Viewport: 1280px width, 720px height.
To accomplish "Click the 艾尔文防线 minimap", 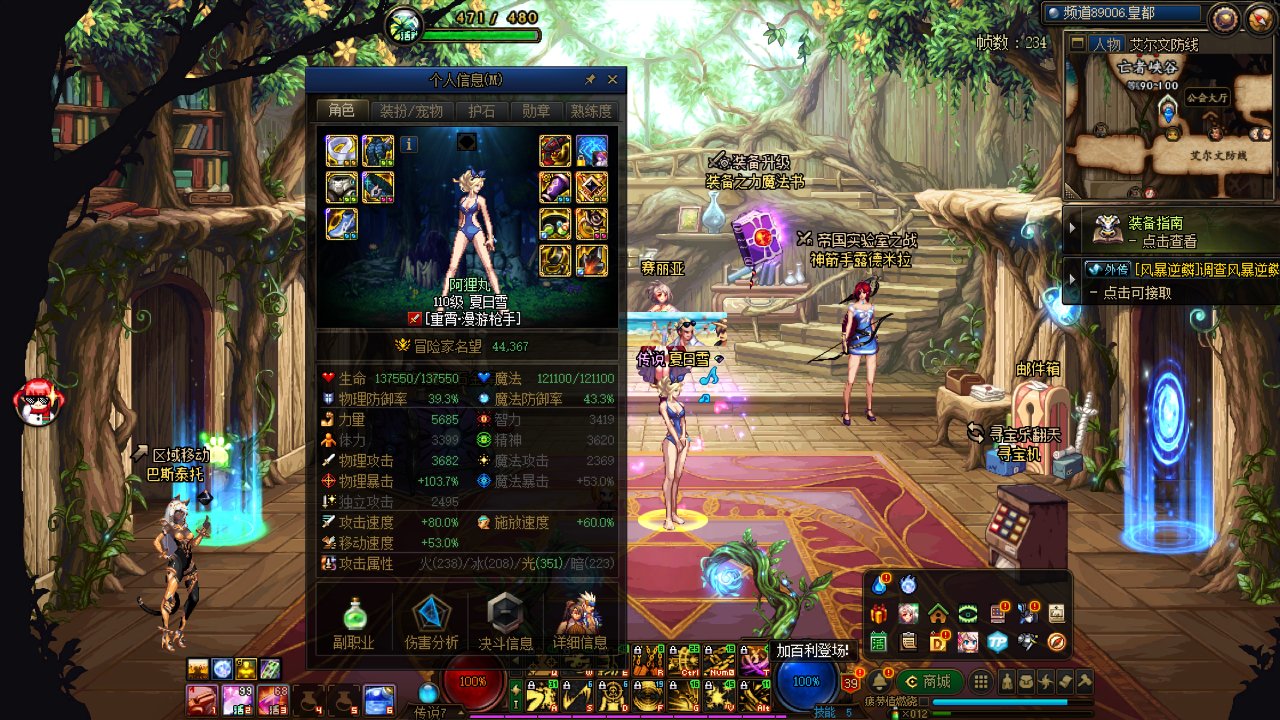I will click(x=1168, y=125).
